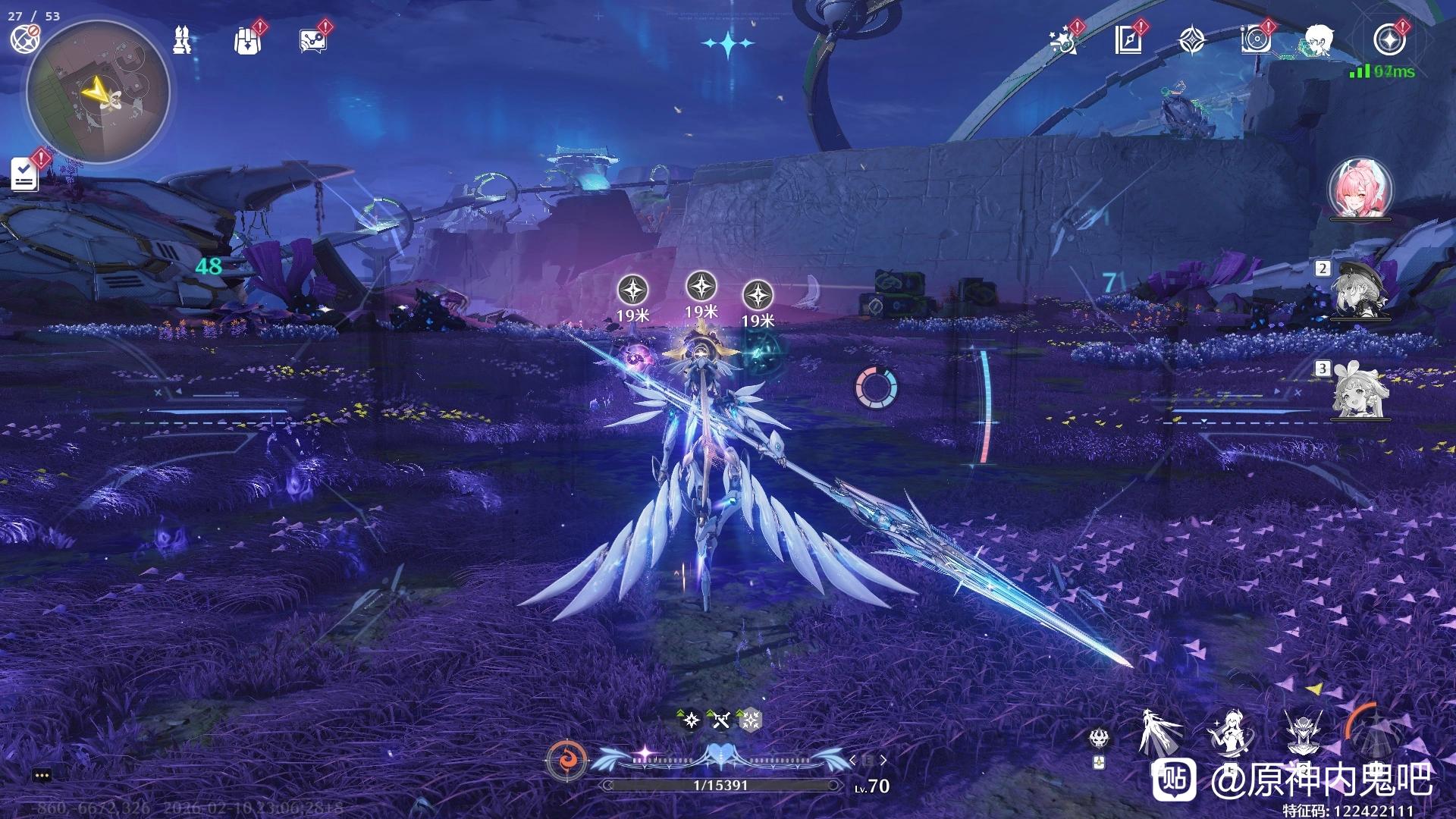This screenshot has height=819, width=1456.
Task: Activate the long-haired woman skill icon
Action: click(x=1228, y=734)
